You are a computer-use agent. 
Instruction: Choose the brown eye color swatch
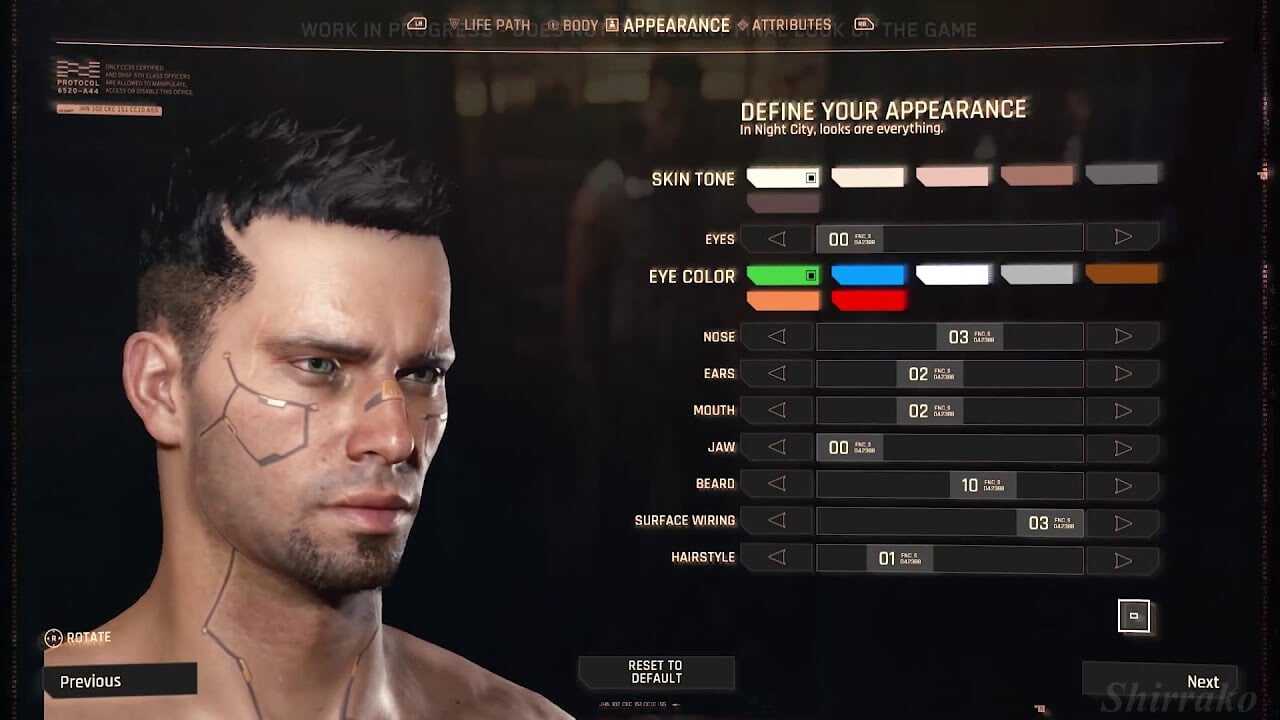1121,273
